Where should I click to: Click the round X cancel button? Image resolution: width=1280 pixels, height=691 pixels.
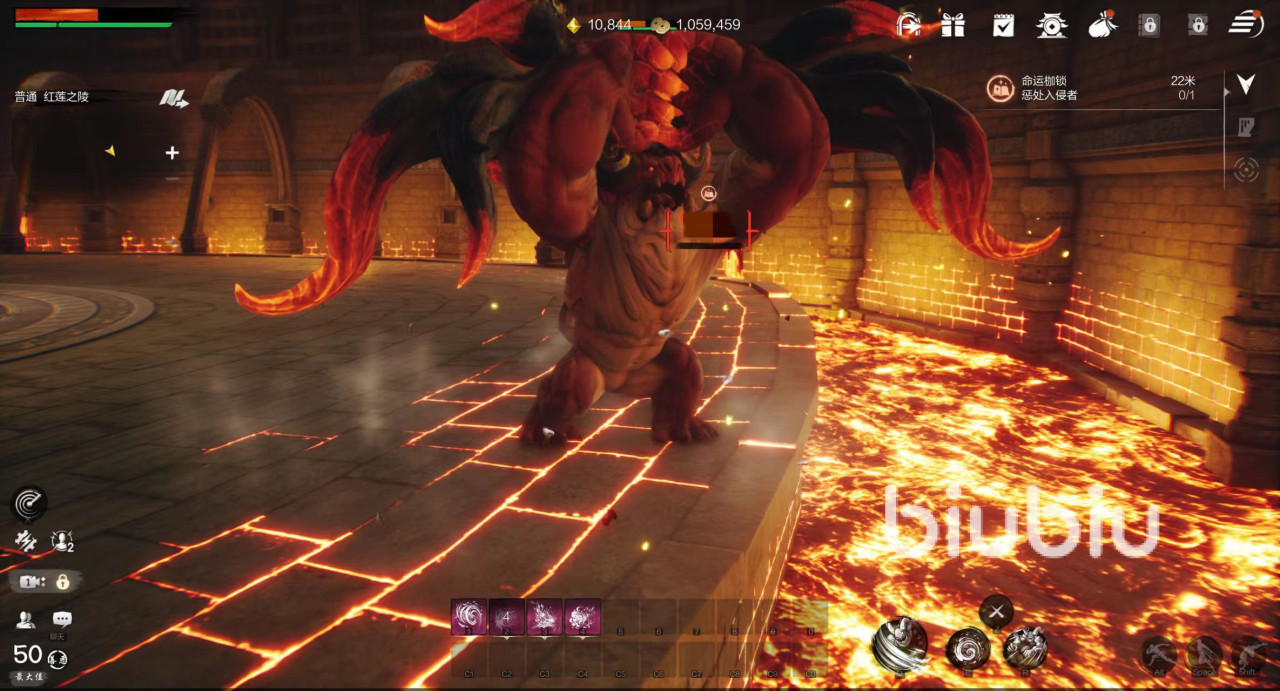[995, 611]
